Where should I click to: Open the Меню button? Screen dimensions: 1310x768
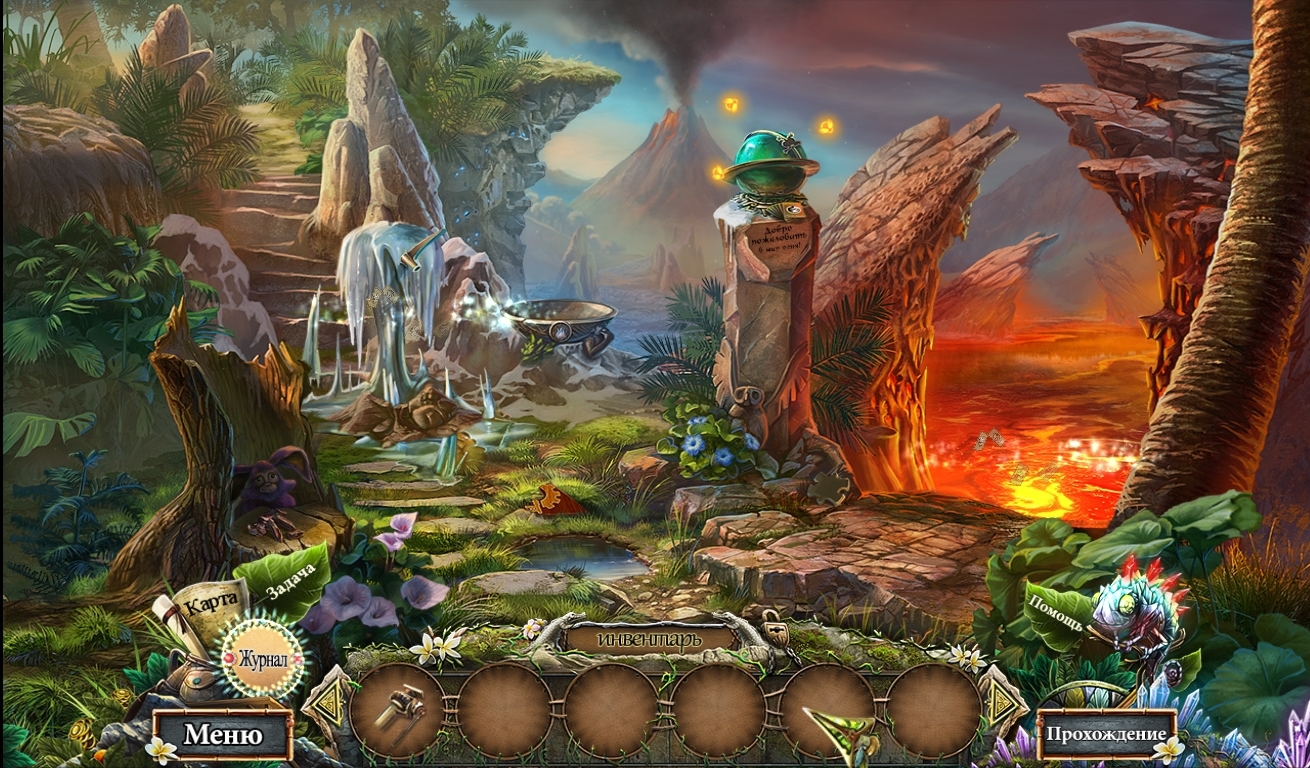(223, 736)
